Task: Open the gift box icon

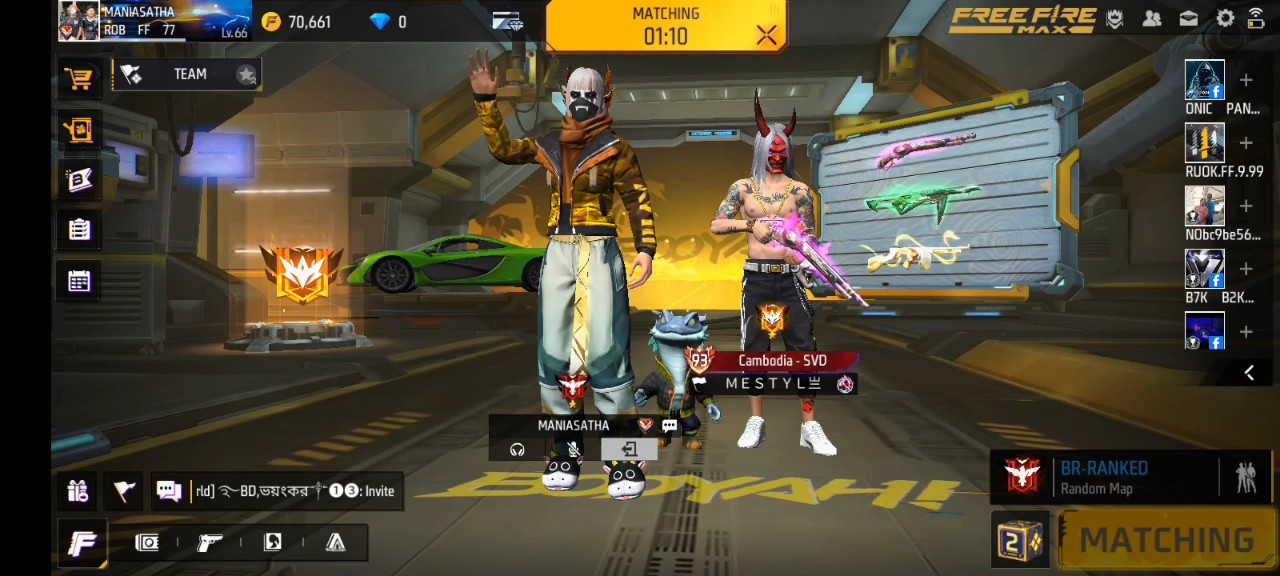Action: [78, 491]
